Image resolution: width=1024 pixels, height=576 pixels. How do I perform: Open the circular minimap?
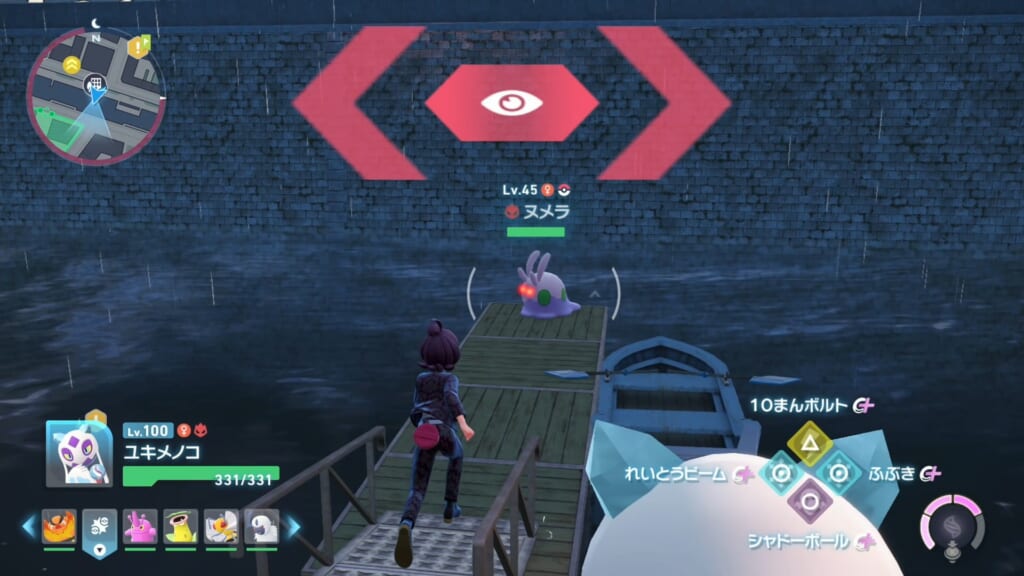(94, 95)
